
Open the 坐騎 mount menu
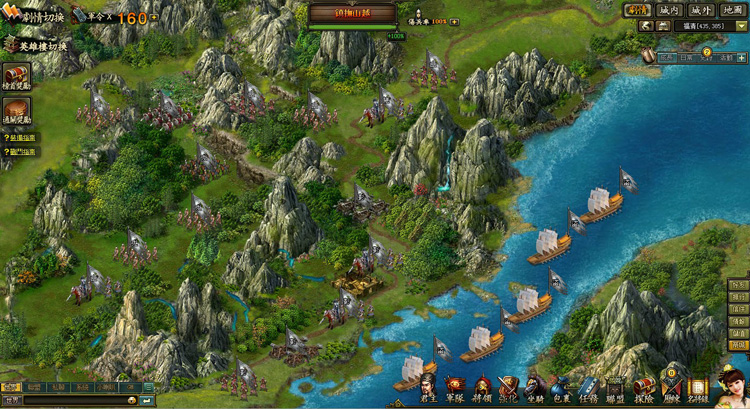(x=535, y=389)
